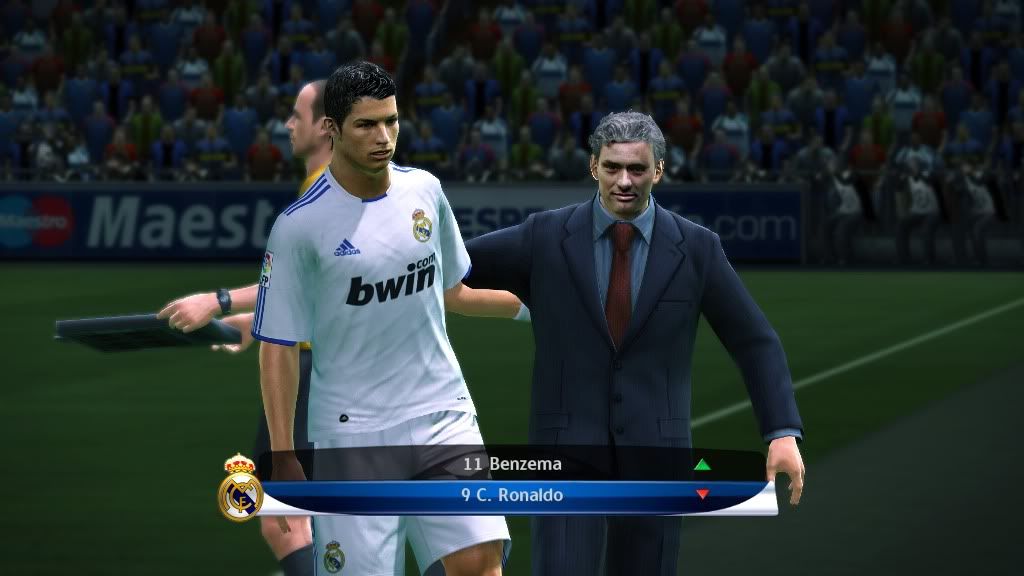1024x576 pixels.
Task: Select the 11 Benzema substitution row
Action: click(x=511, y=464)
